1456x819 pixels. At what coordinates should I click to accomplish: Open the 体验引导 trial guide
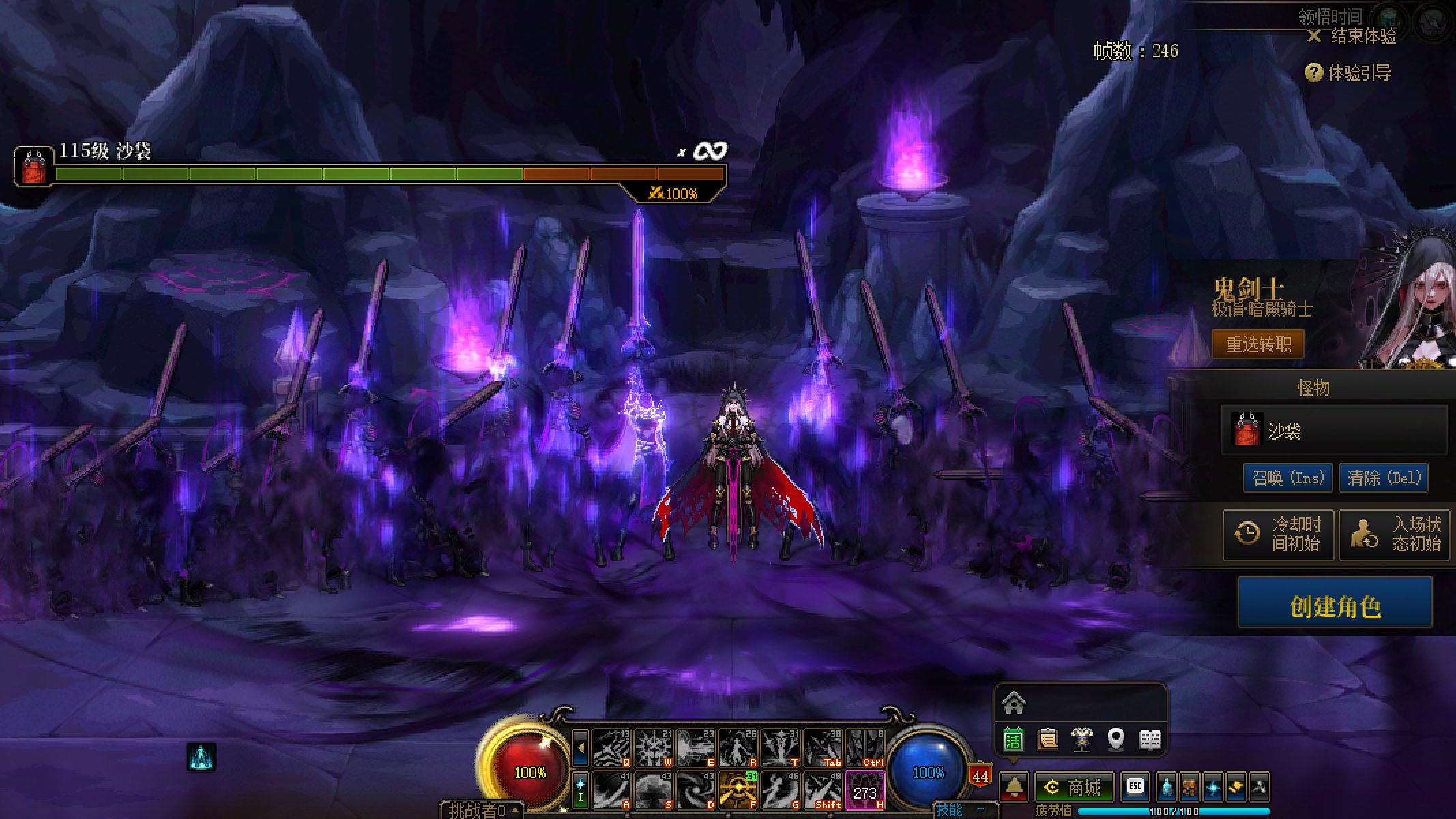[x=1350, y=72]
